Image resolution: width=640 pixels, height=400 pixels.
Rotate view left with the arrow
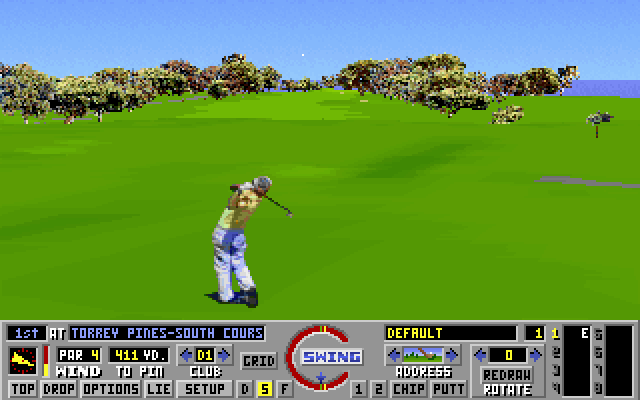tap(479, 354)
